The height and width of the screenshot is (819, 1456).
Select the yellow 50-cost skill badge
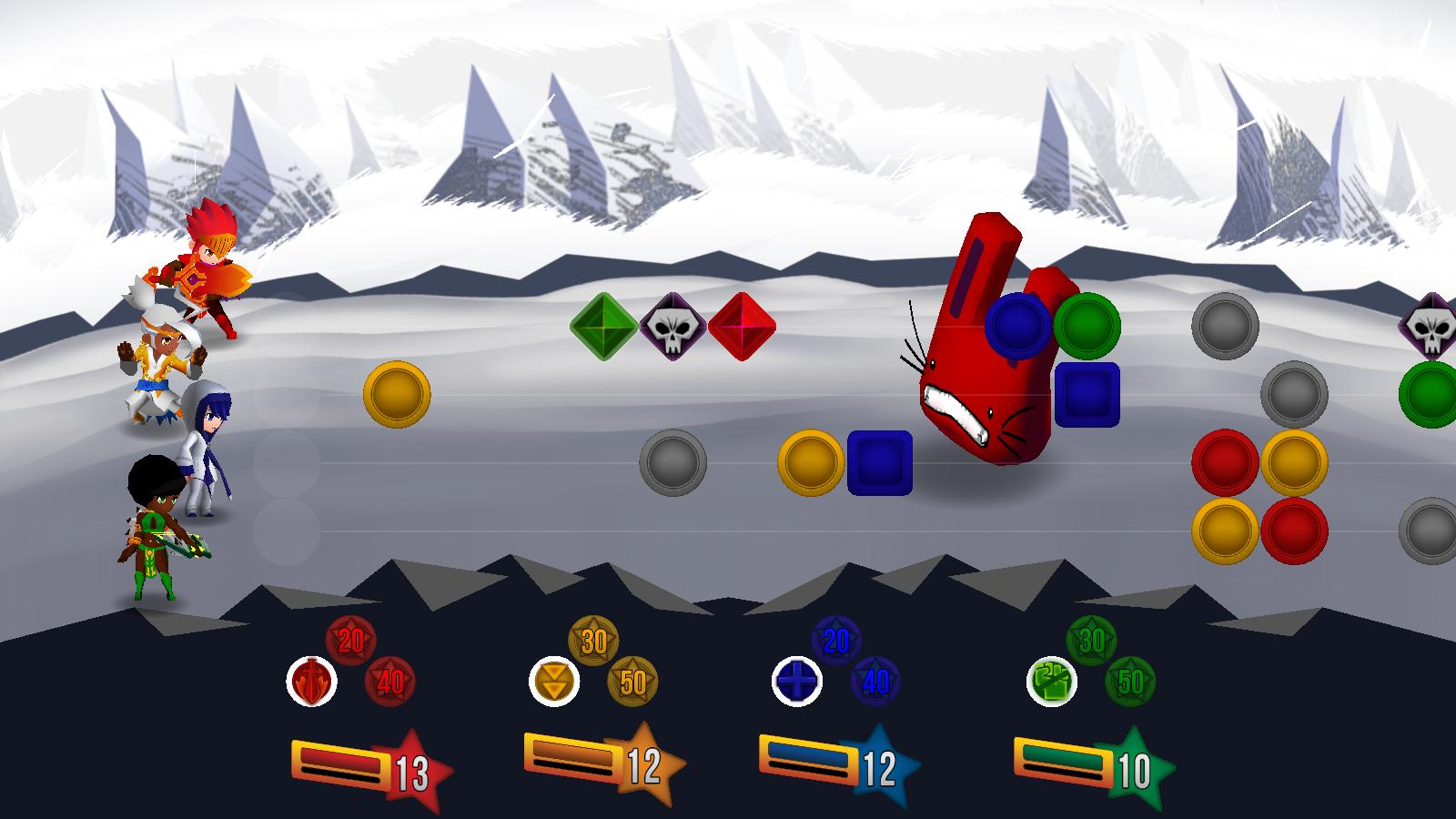pyautogui.click(x=632, y=681)
